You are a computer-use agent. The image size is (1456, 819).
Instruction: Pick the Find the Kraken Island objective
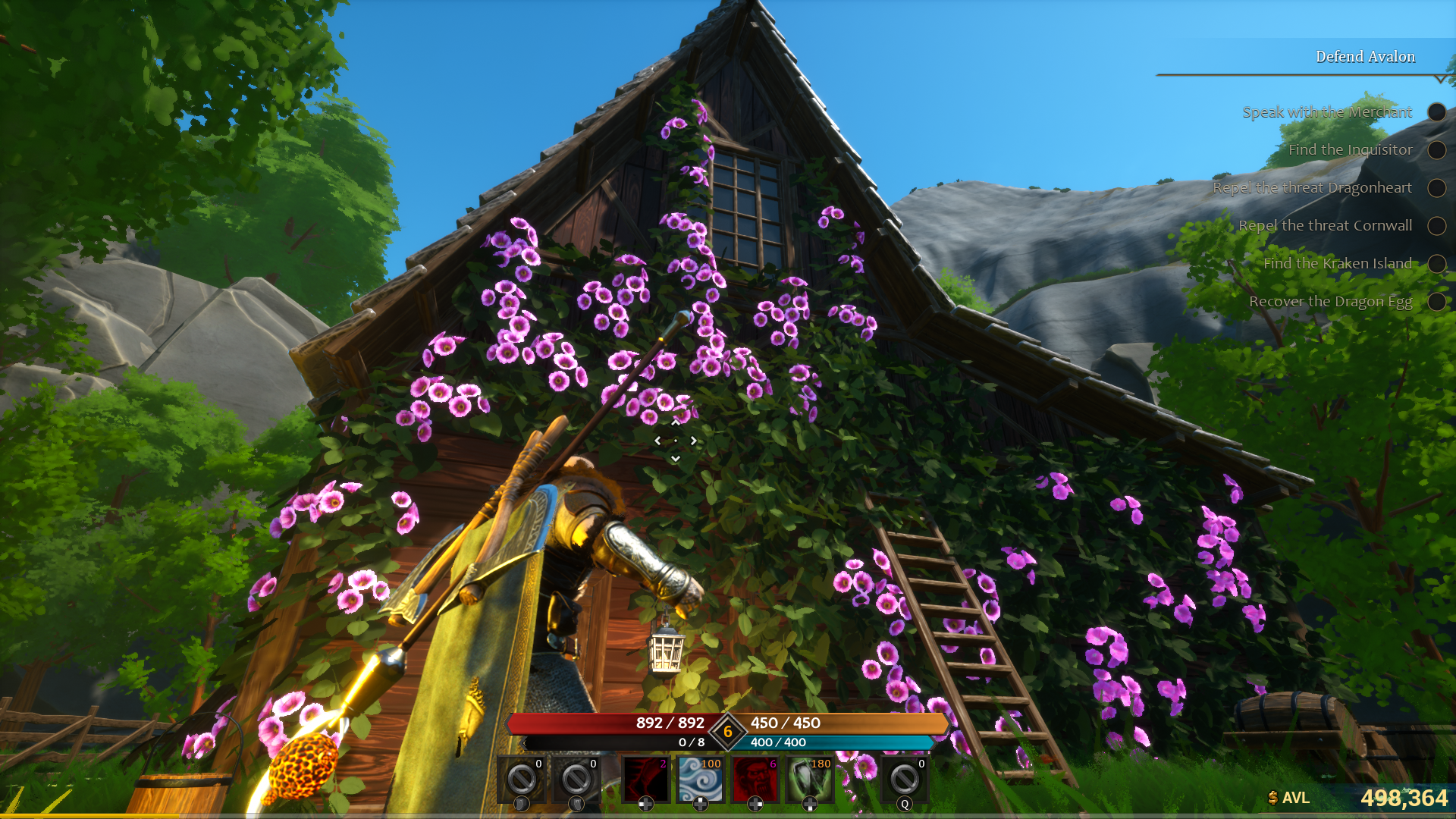tap(1337, 264)
